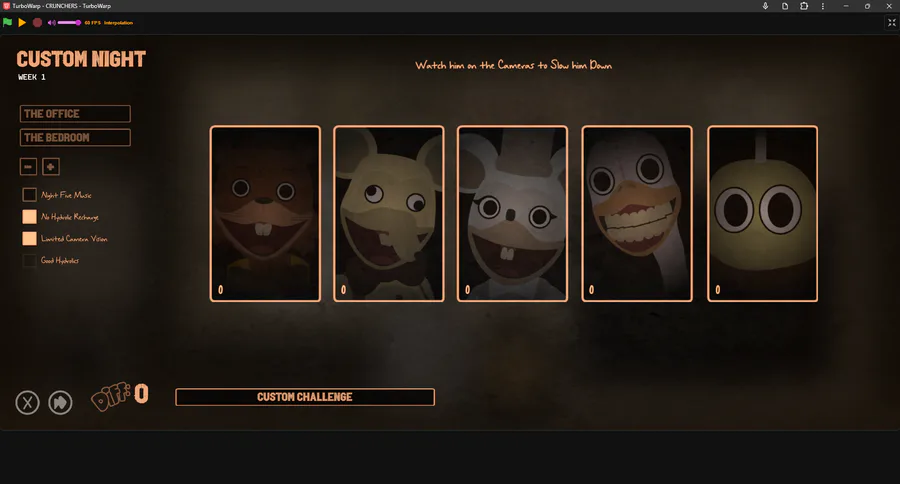900x484 pixels.
Task: Toggle the Limited Camera Vision checkbox
Action: (x=30, y=239)
